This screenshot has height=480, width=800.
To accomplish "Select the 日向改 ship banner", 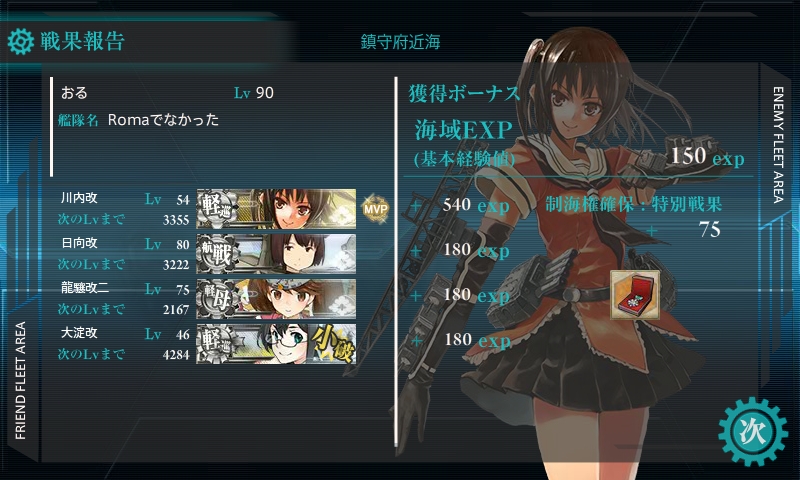I will 276,250.
